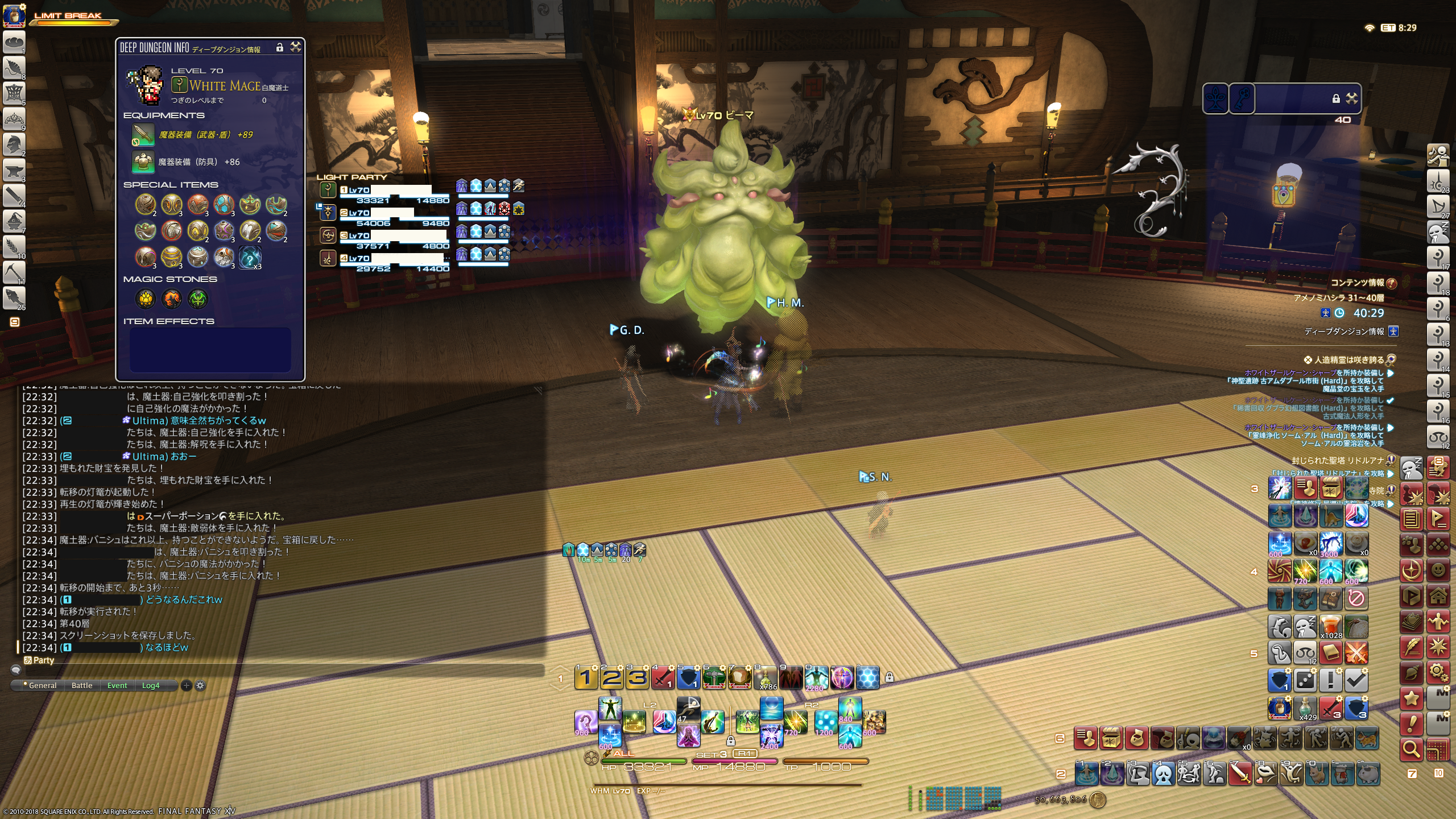The image size is (1456, 819).
Task: Select the Log4 chat tab
Action: [x=151, y=685]
